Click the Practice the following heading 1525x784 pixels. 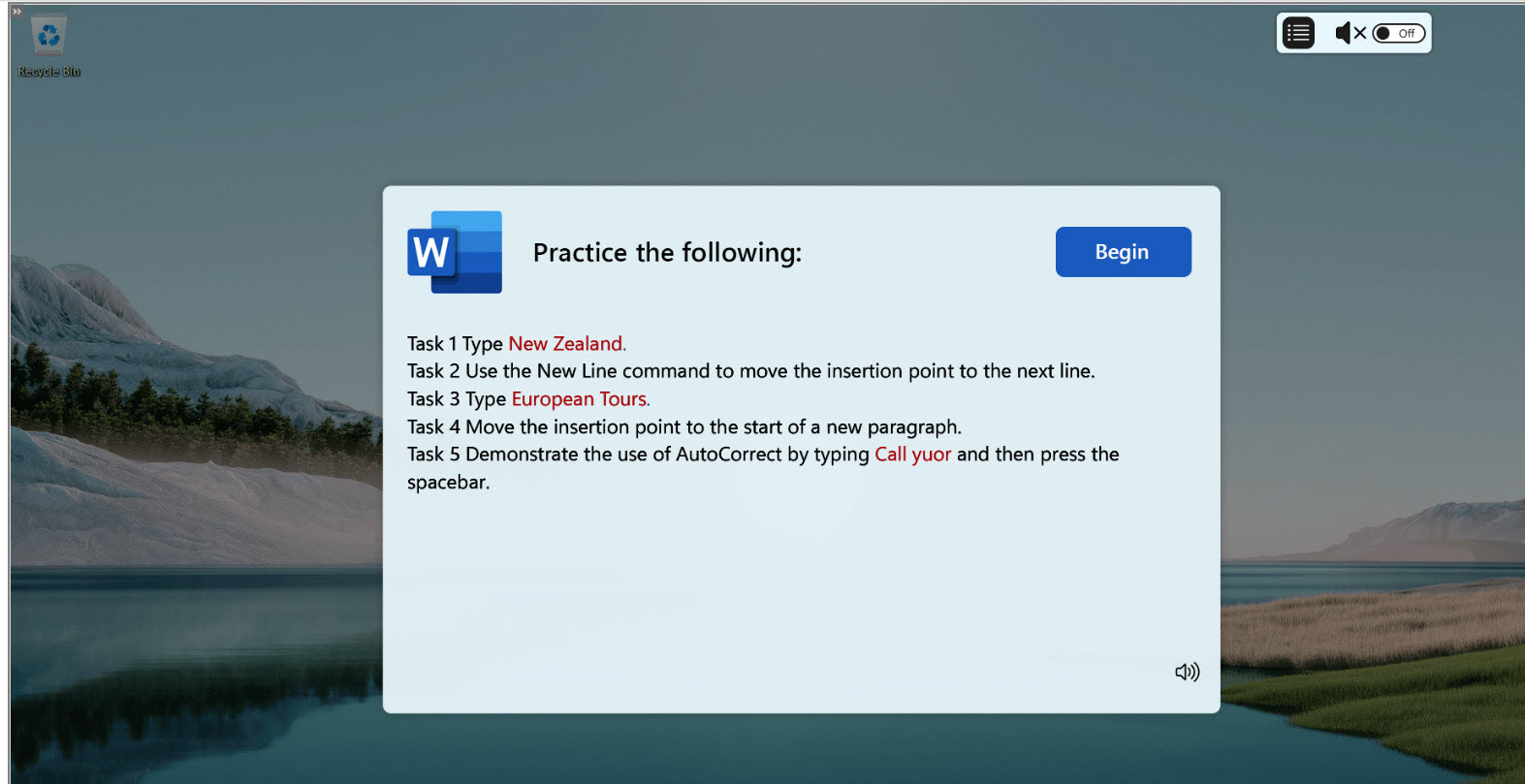(666, 252)
